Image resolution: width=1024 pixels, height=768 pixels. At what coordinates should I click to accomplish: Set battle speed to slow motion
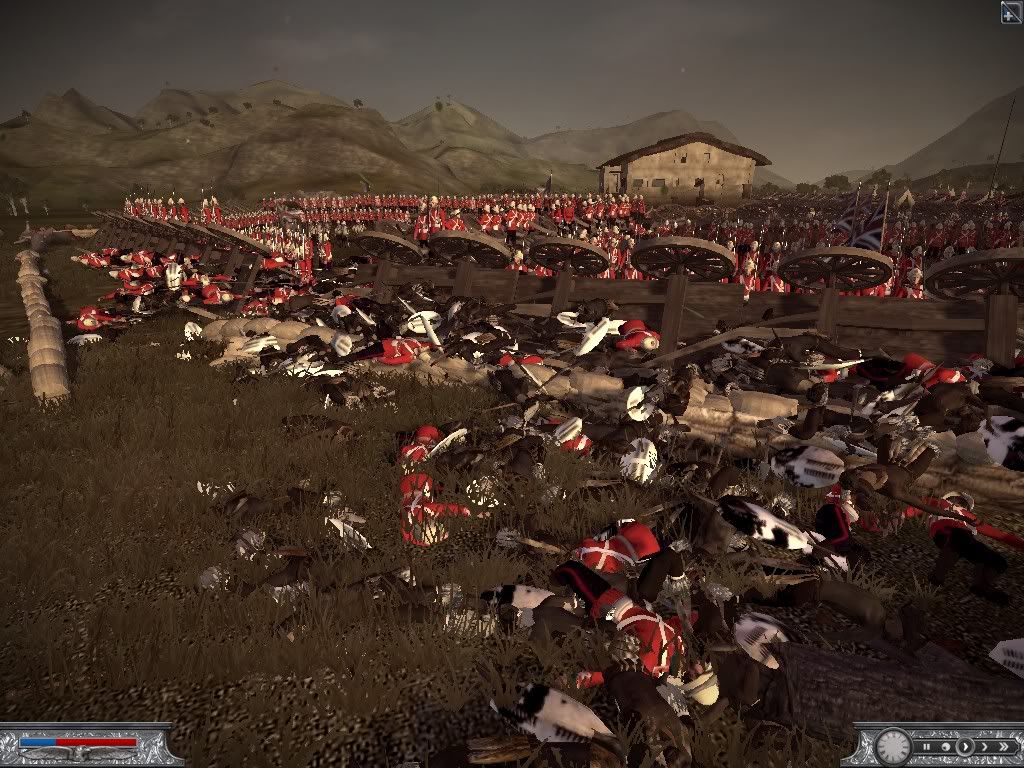pos(945,746)
